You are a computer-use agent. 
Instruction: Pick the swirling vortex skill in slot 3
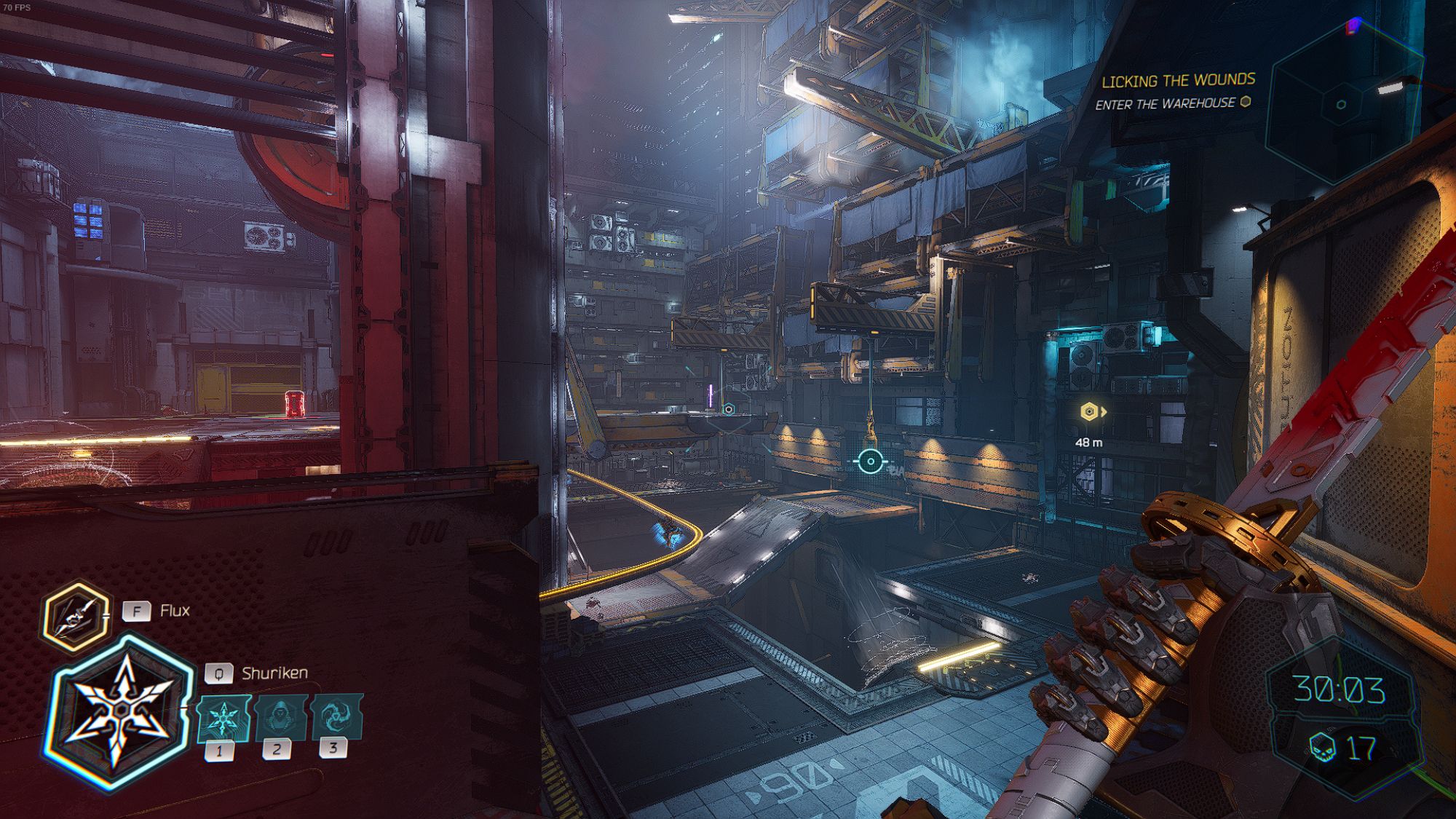[x=336, y=716]
